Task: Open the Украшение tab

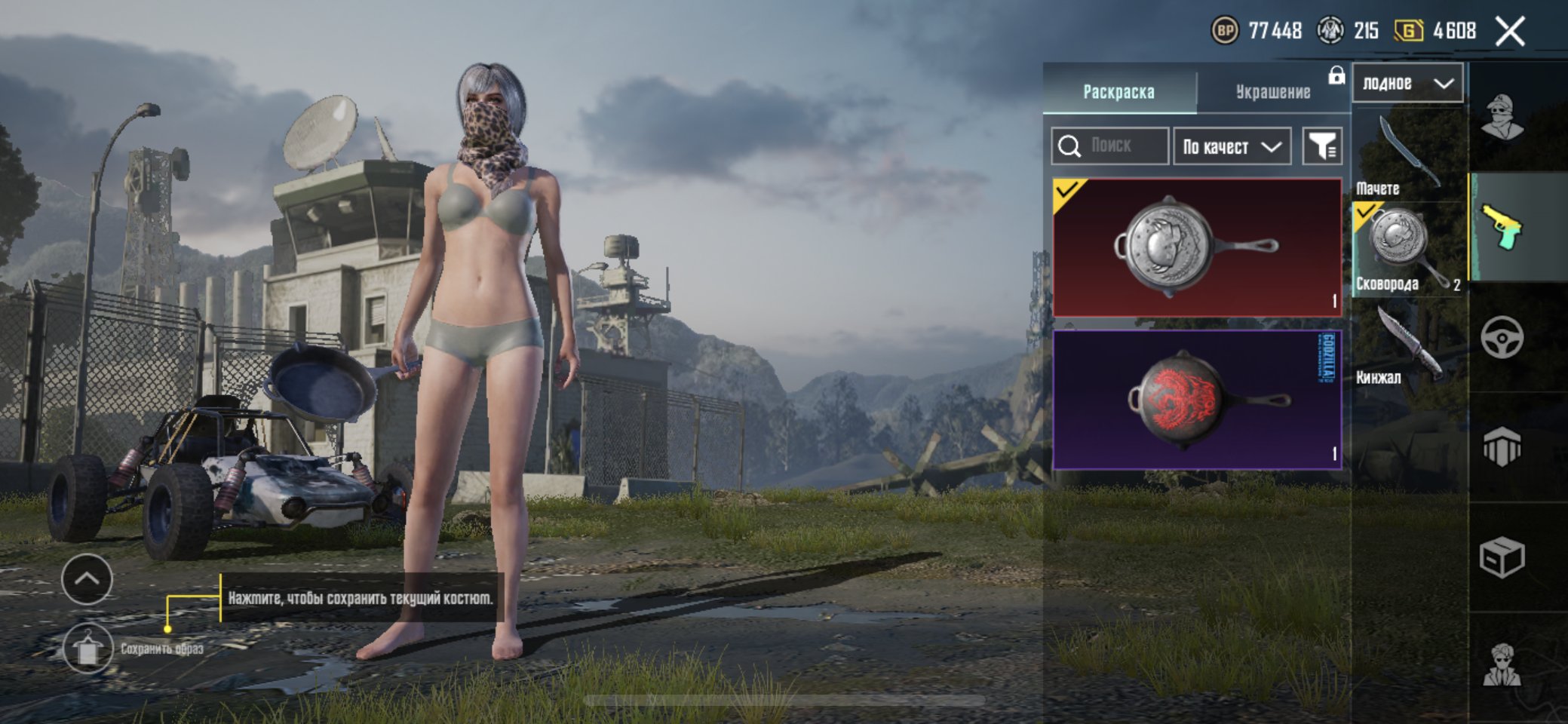Action: pyautogui.click(x=1272, y=91)
